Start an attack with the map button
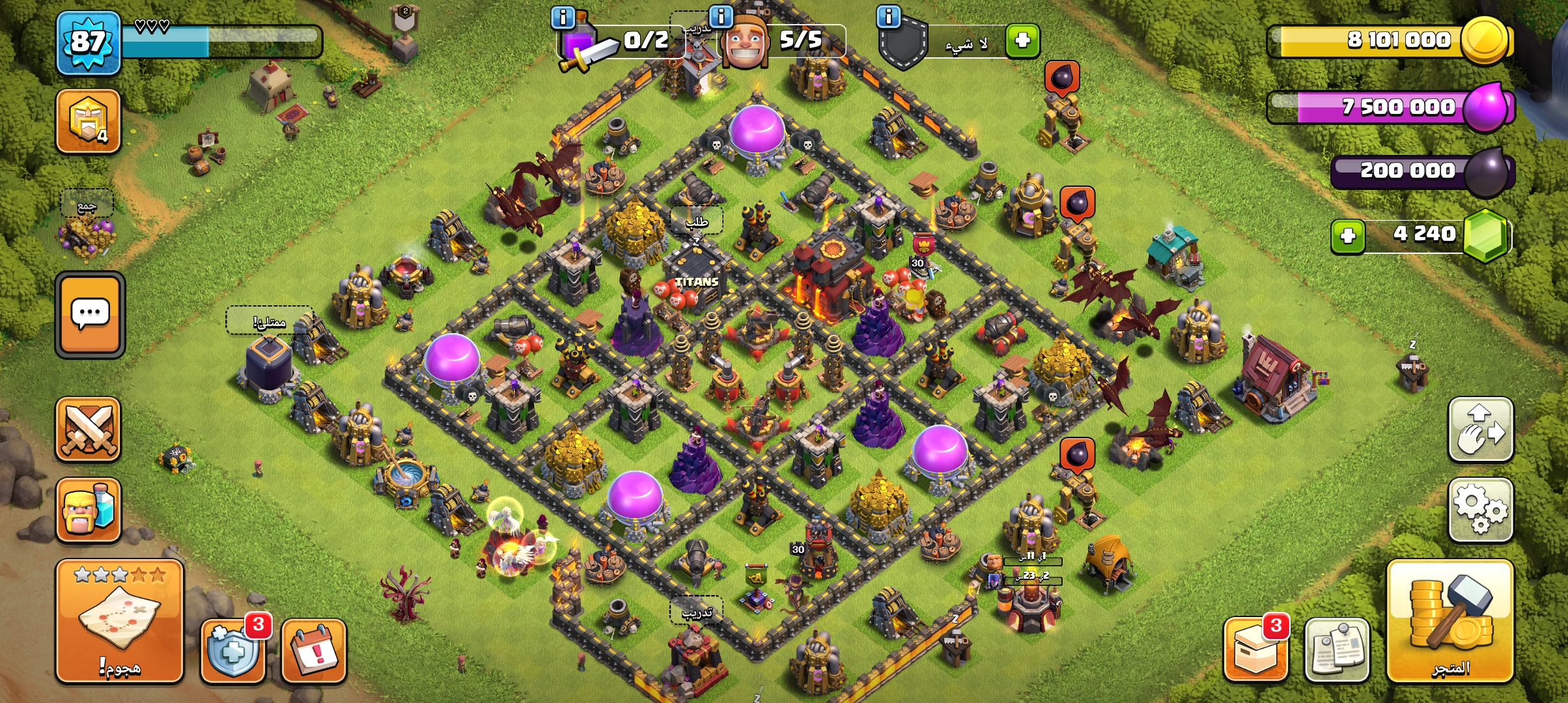1568x703 pixels. 119,620
